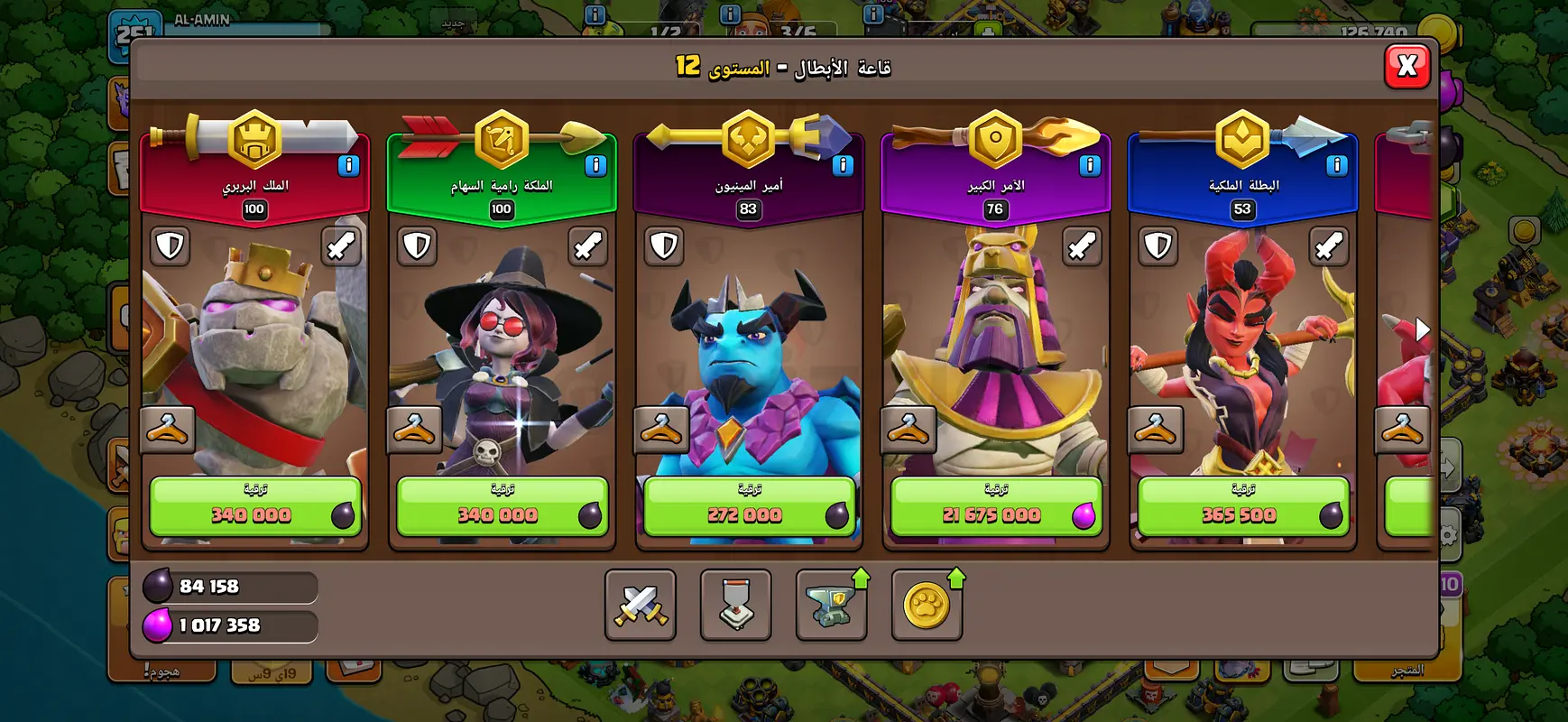Upgrade Minion Prince for 272 000 dark elixir
This screenshot has height=722, width=1568.
[749, 507]
